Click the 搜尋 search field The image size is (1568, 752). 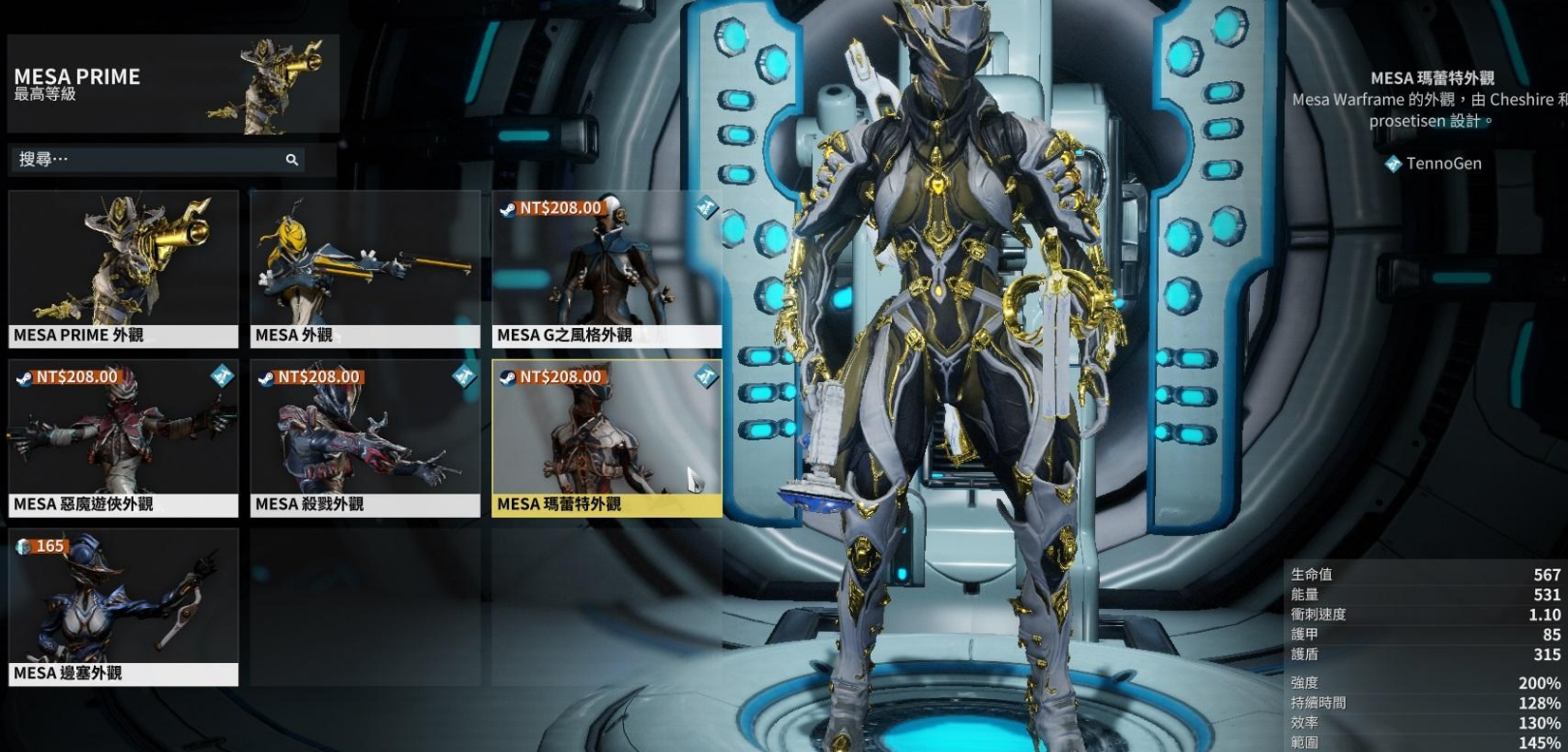[145, 159]
